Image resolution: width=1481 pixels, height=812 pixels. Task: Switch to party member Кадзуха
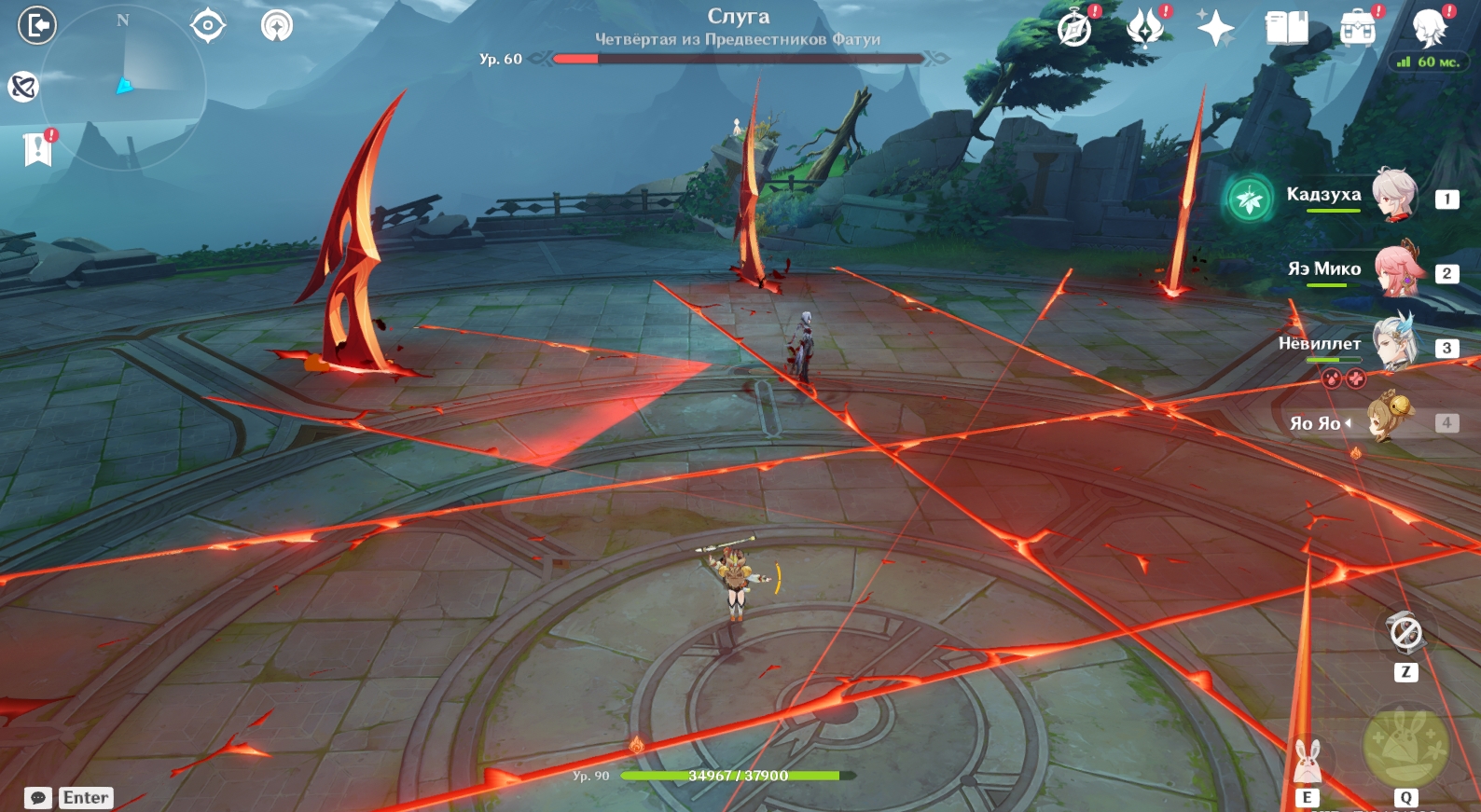[x=1394, y=196]
